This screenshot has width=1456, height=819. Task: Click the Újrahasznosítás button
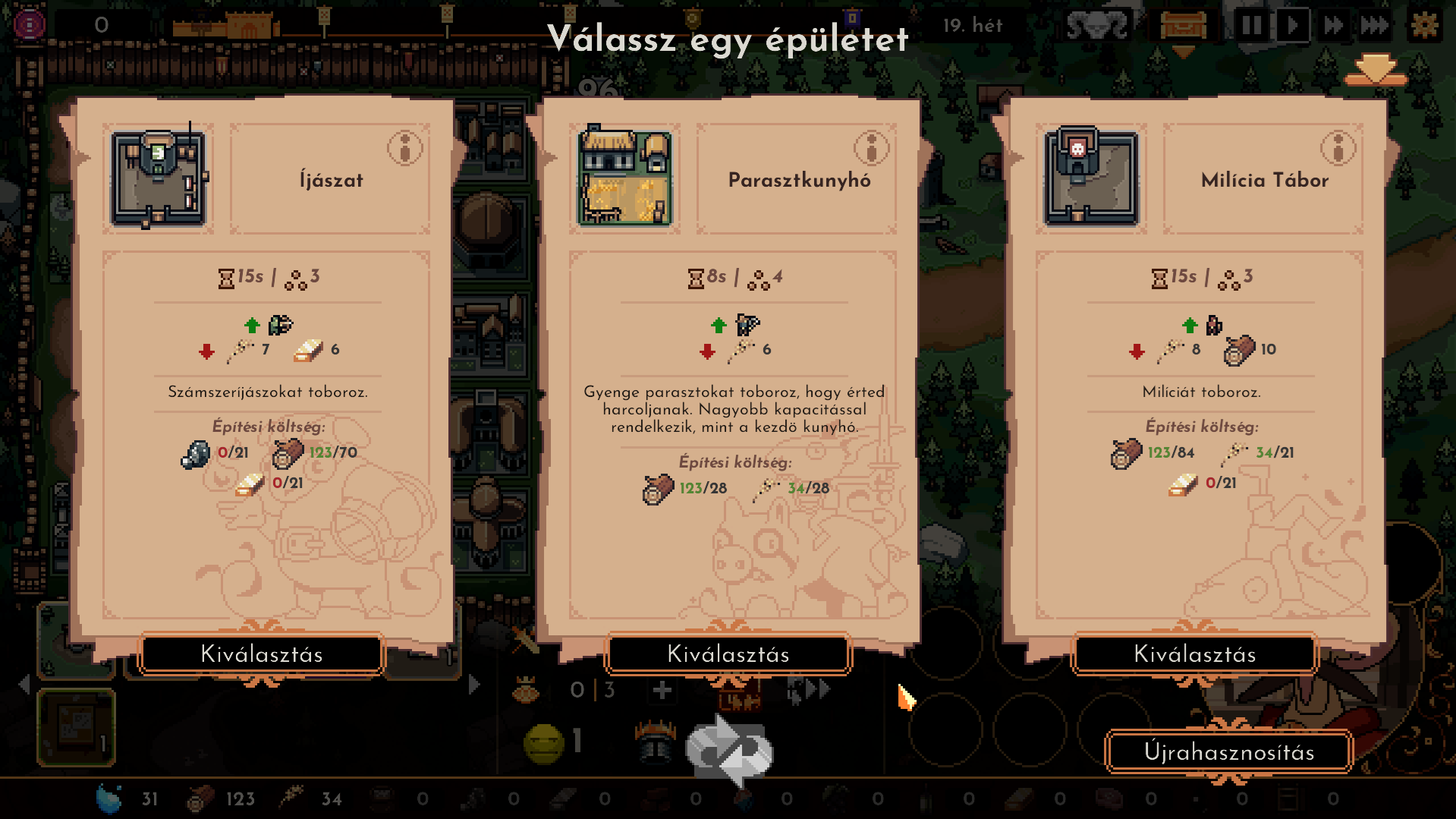(1229, 752)
